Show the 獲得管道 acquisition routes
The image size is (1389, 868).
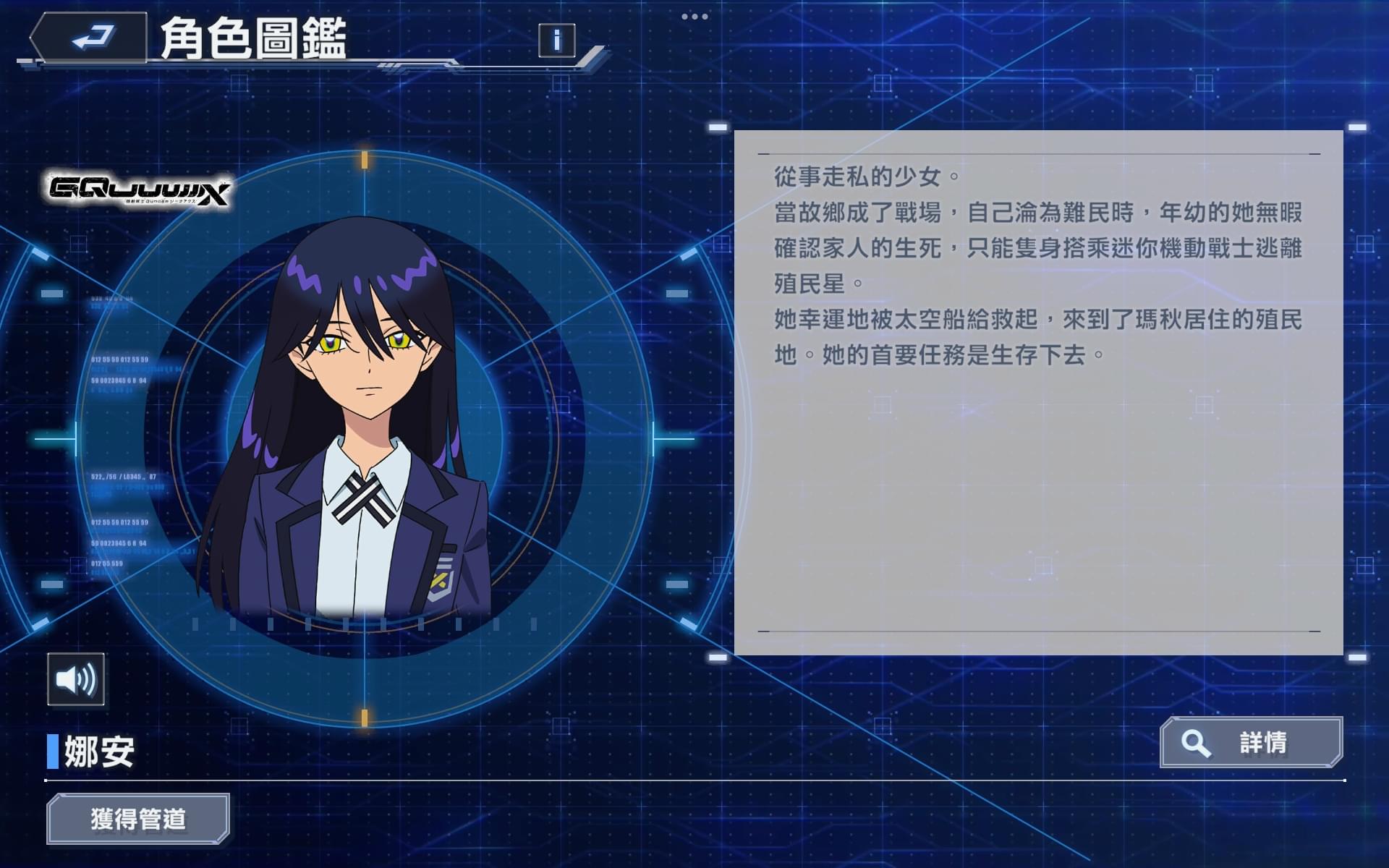click(x=138, y=819)
